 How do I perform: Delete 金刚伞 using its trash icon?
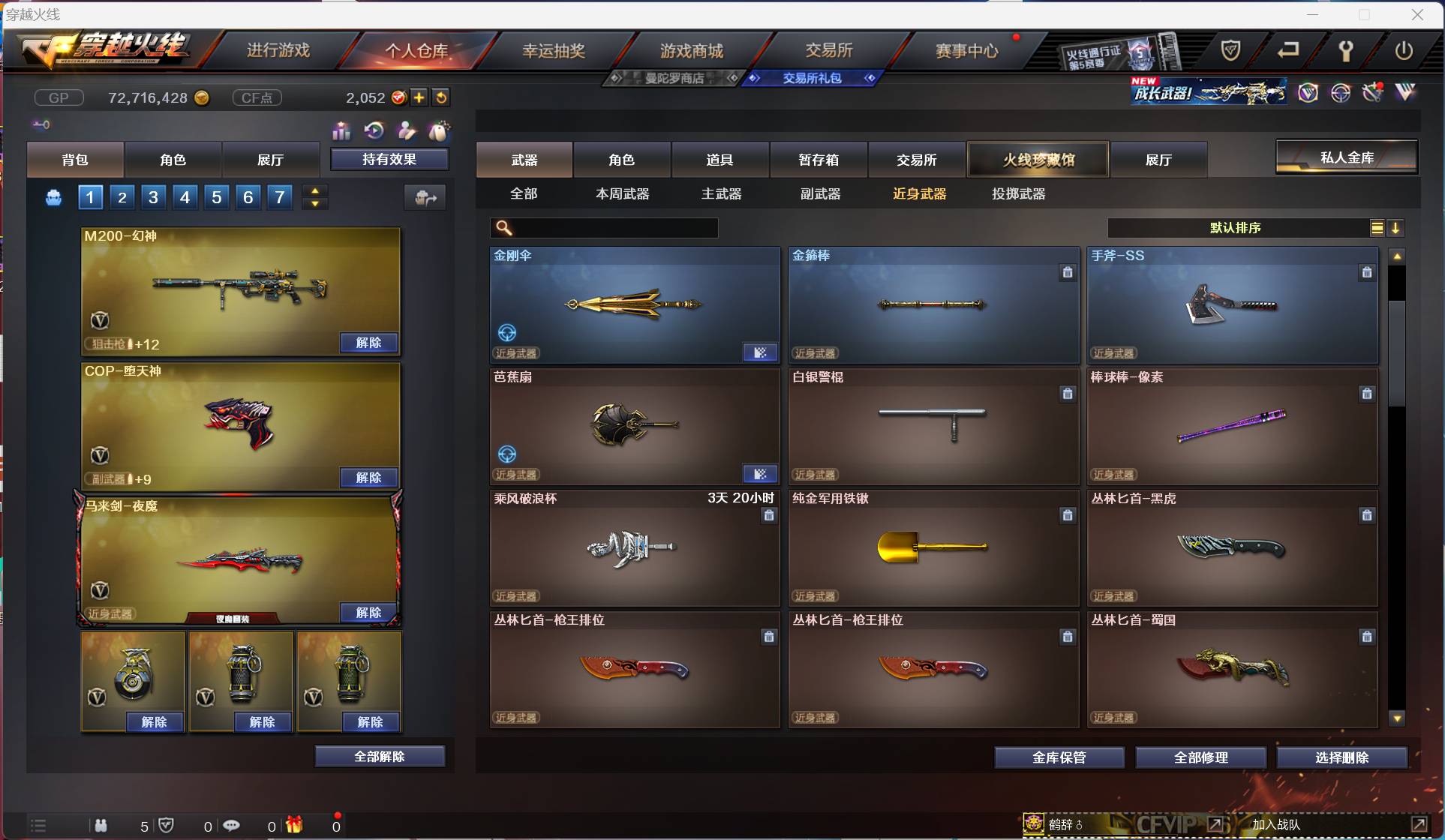768,272
